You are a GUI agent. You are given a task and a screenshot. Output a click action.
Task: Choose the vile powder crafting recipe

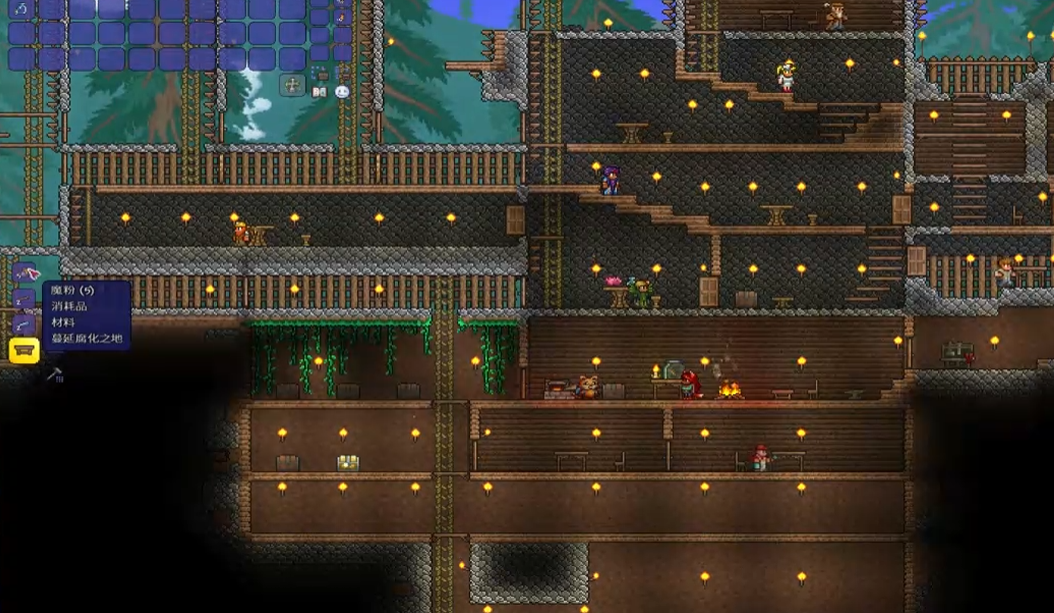point(24,272)
